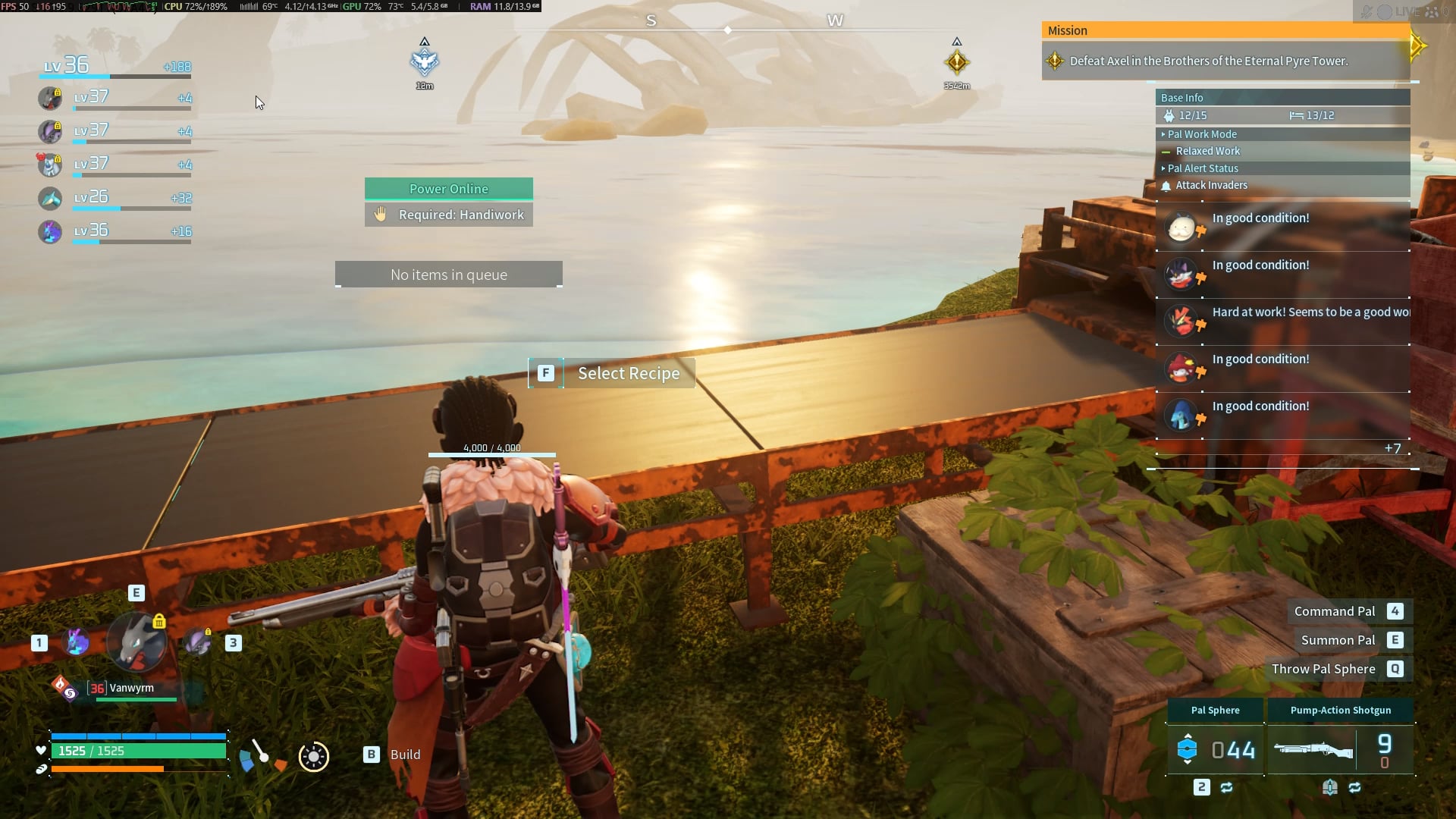1456x819 pixels.
Task: Choose the Relaxed Work mode entry
Action: (x=1207, y=151)
